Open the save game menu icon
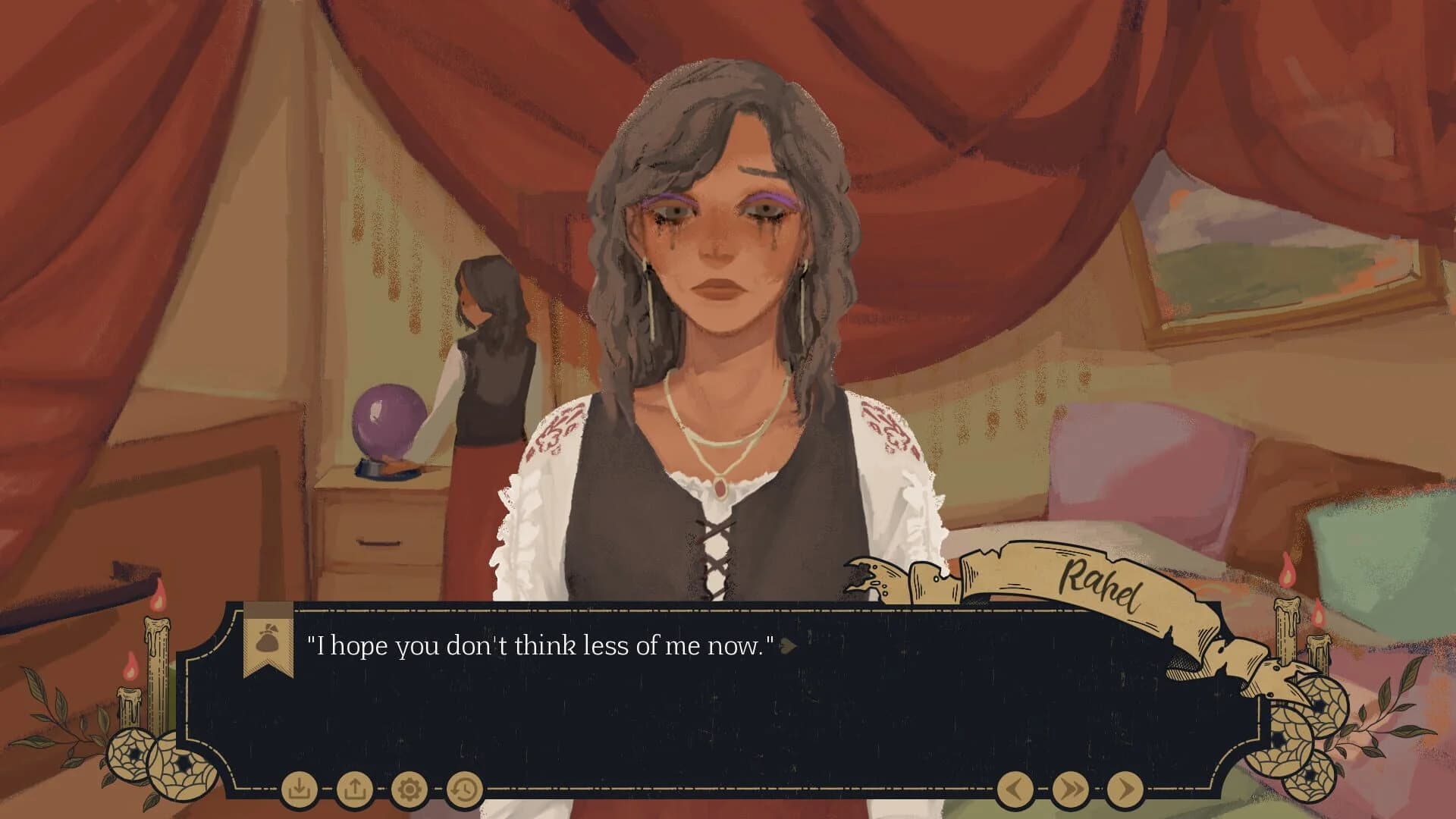Screen dimensions: 1456x819 tap(299, 790)
